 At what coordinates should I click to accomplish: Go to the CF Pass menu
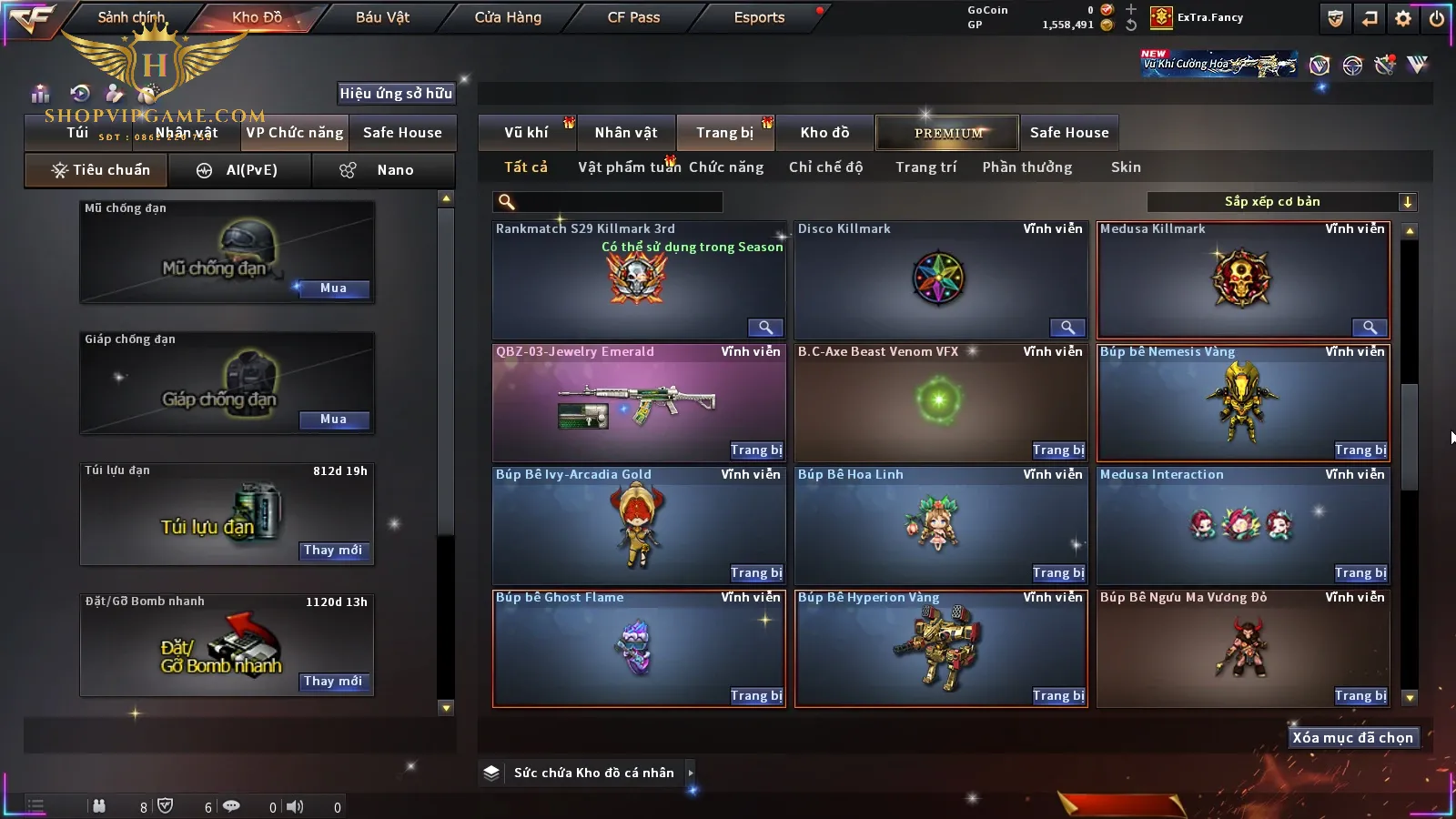(633, 17)
